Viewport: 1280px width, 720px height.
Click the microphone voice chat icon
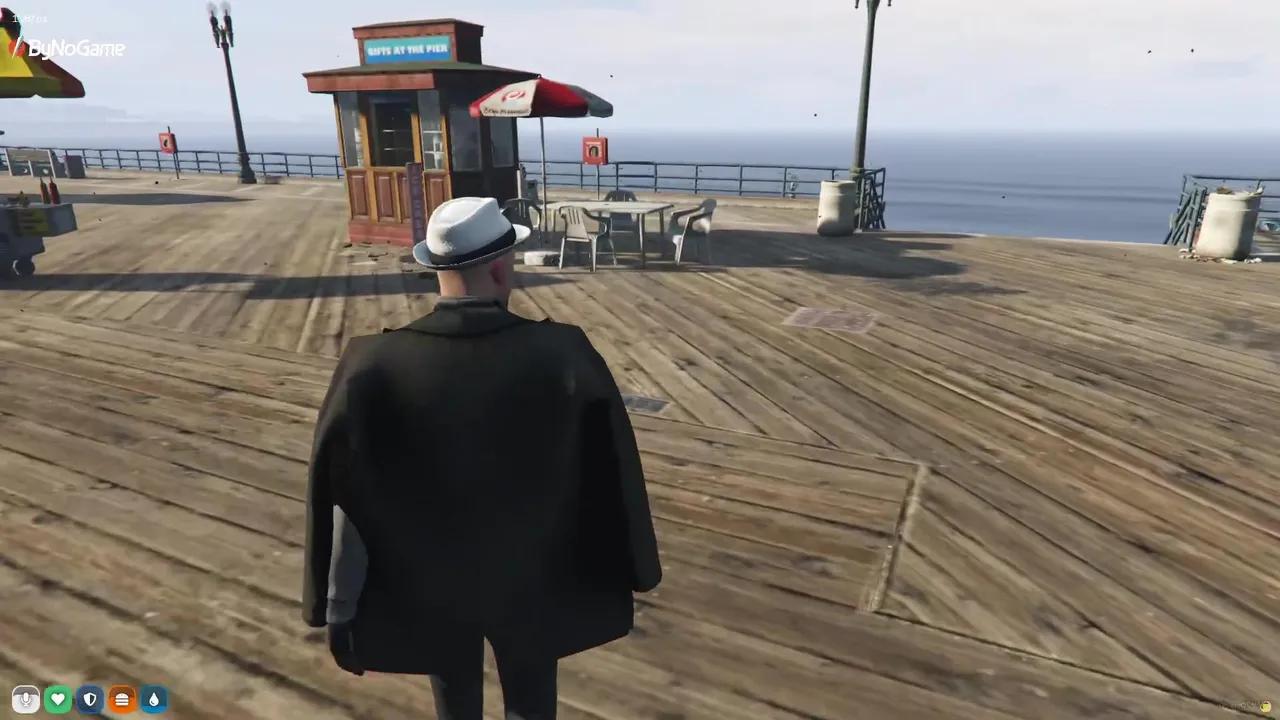(x=26, y=699)
